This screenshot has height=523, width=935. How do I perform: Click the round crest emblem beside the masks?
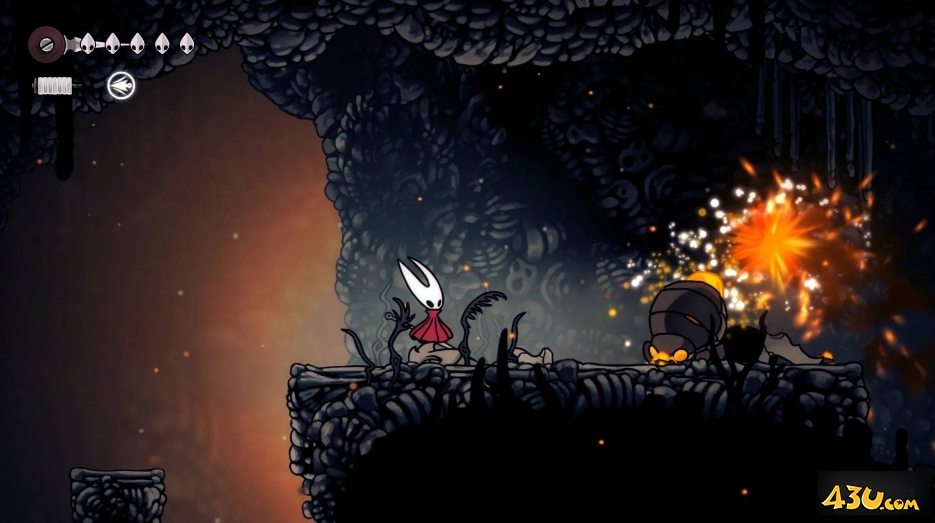click(x=46, y=43)
